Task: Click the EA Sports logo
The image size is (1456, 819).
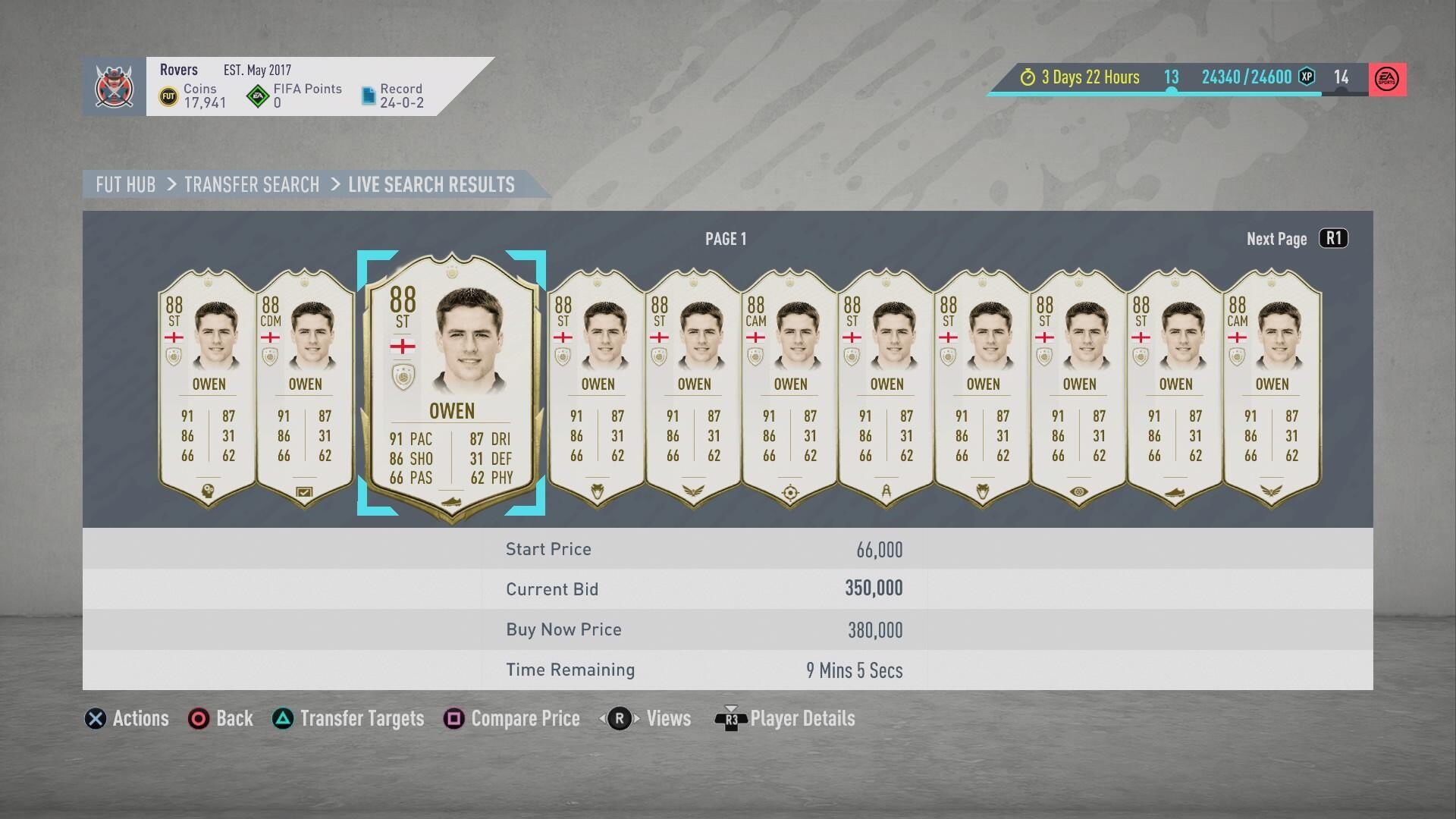Action: pos(1387,79)
